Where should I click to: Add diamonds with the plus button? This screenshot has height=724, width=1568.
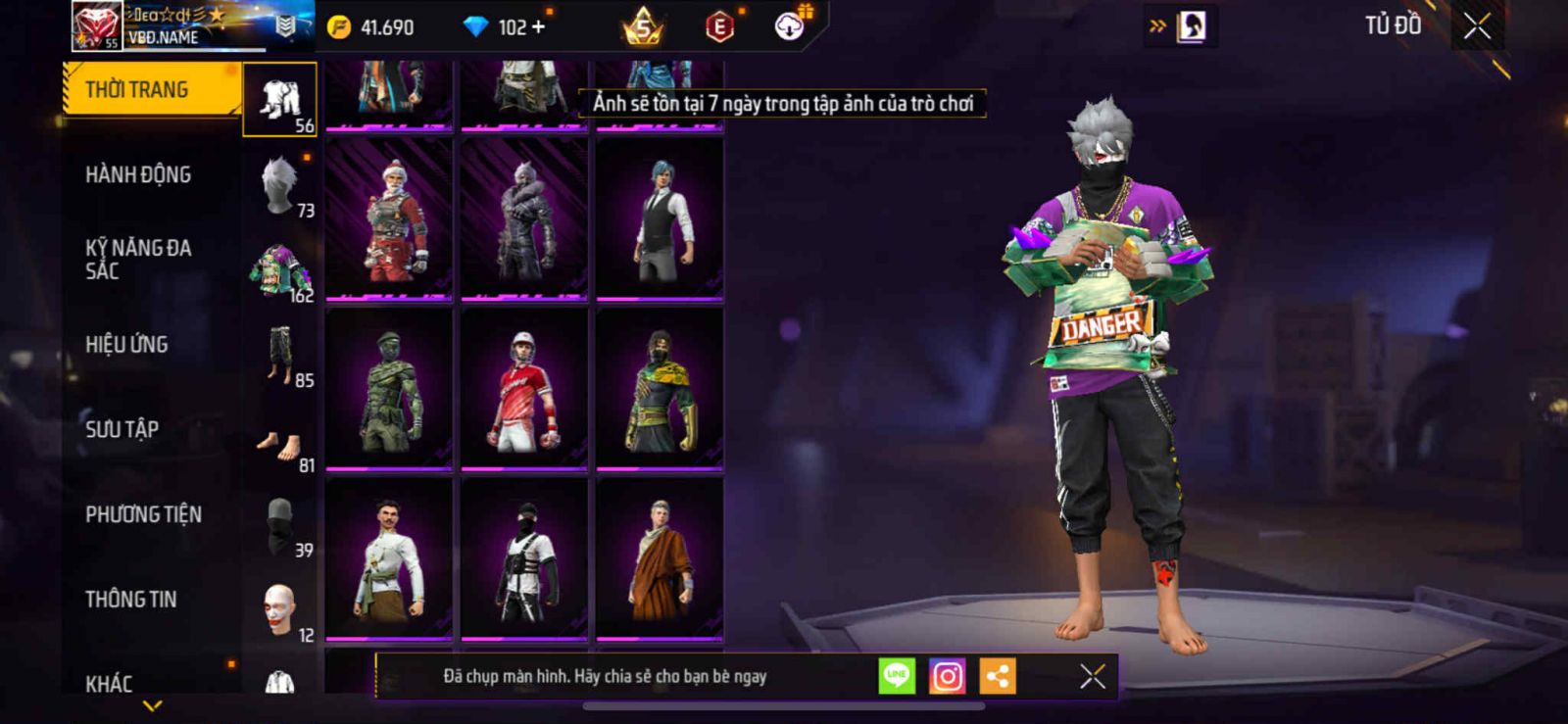tap(538, 26)
